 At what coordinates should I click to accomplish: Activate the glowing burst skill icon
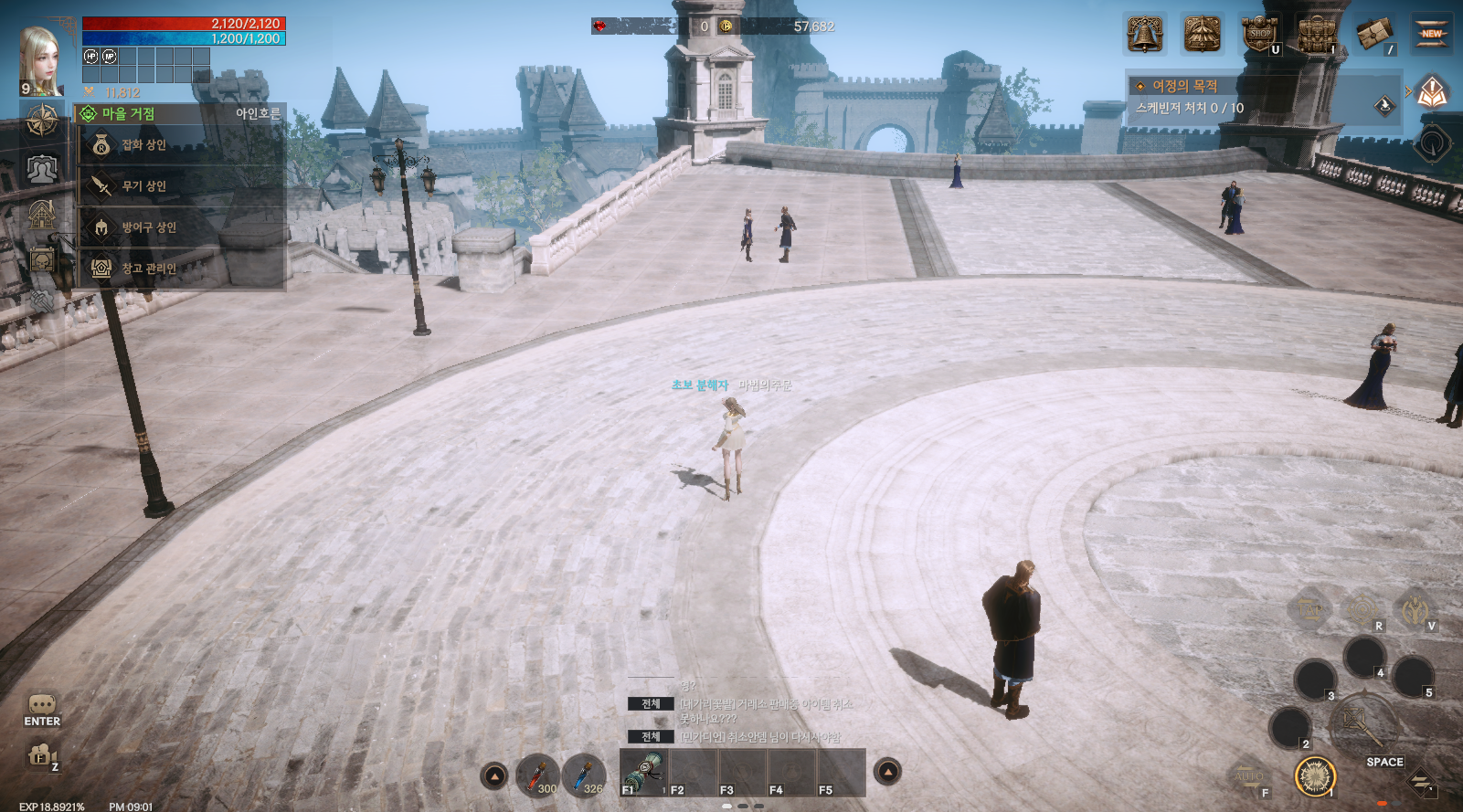[1316, 777]
